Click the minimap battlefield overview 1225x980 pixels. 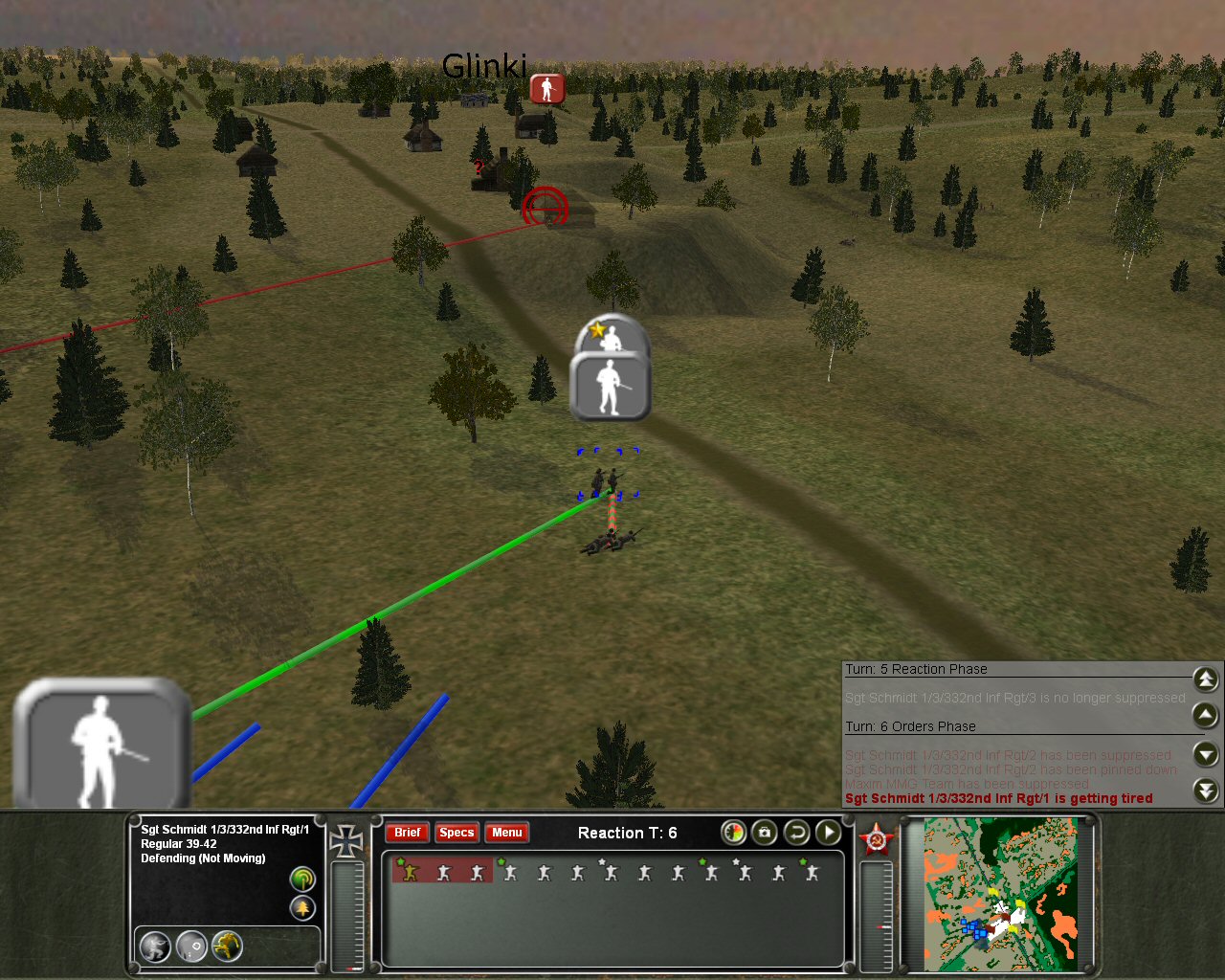[1000, 894]
